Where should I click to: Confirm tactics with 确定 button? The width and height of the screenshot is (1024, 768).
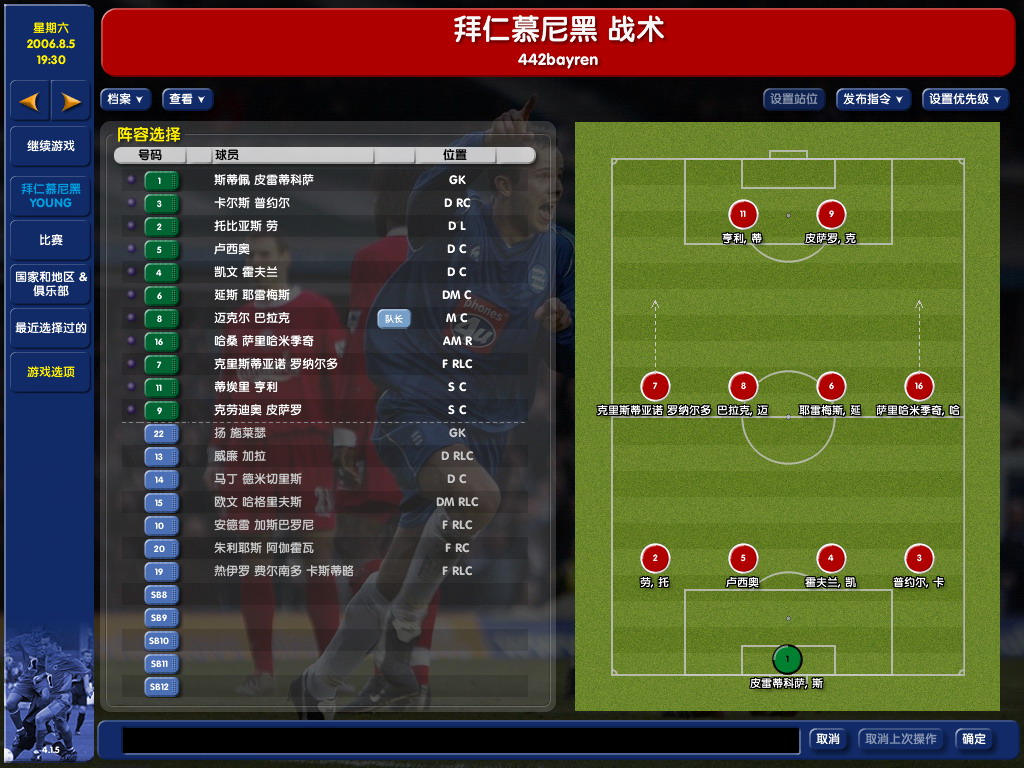(x=974, y=739)
